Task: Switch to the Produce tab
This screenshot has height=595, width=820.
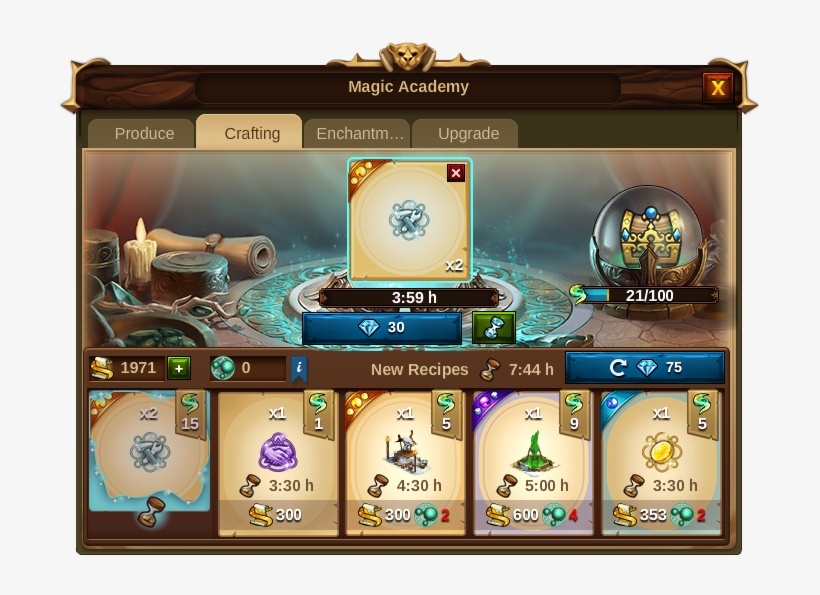Action: (x=144, y=133)
